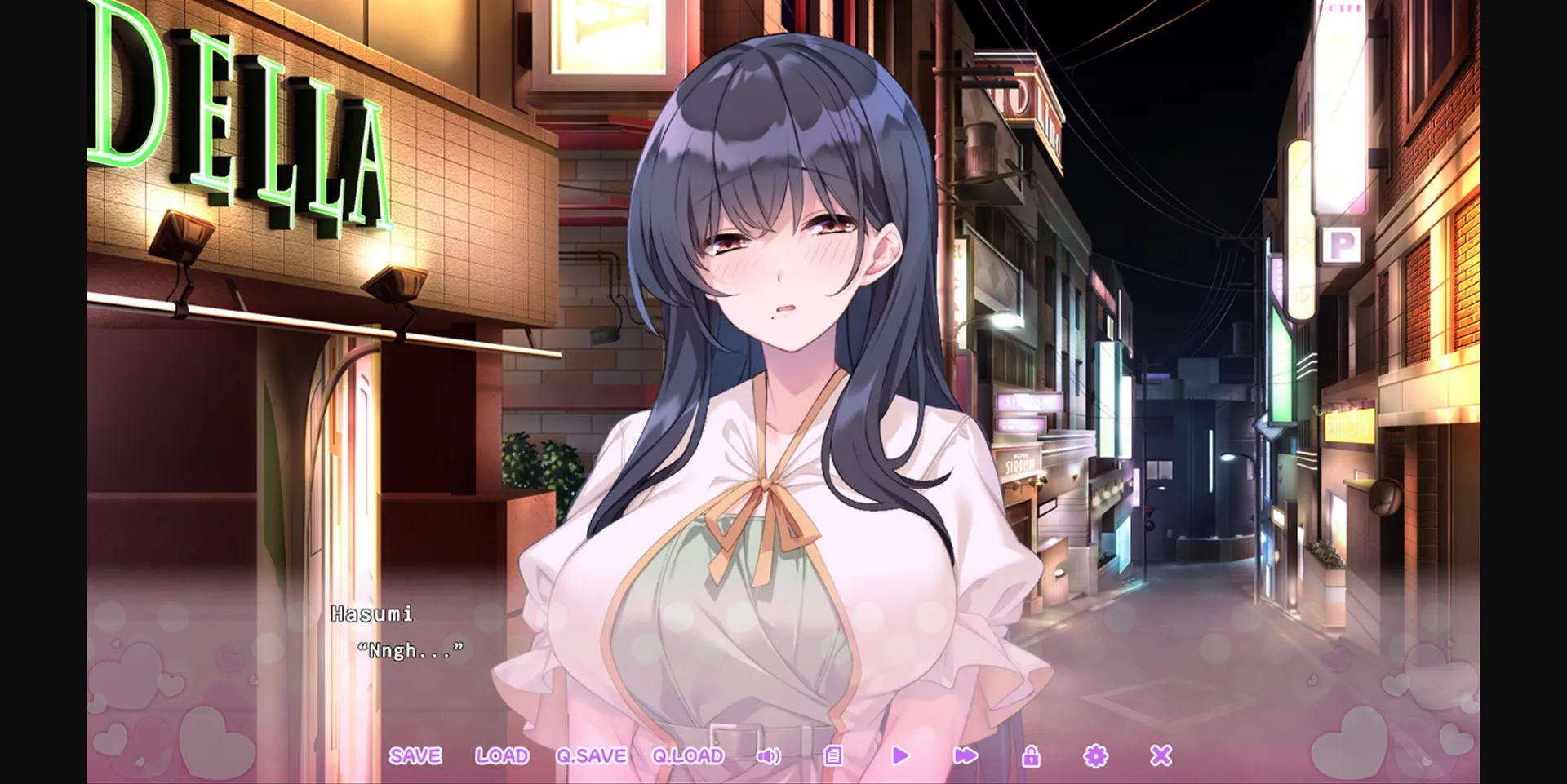Enable skip mode with the fast-forward icon
1567x784 pixels.
(x=965, y=756)
